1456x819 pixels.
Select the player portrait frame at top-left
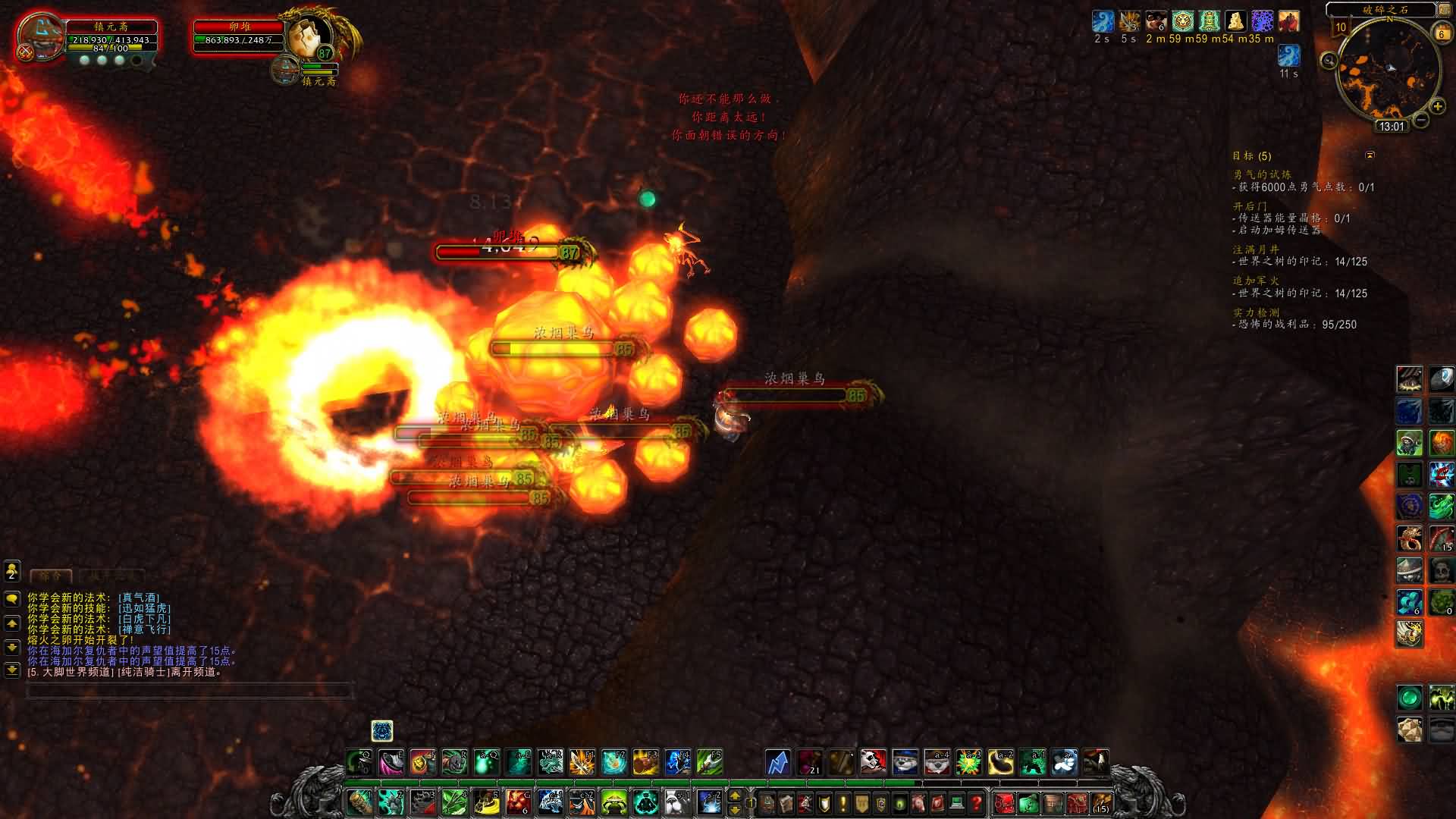pyautogui.click(x=39, y=36)
